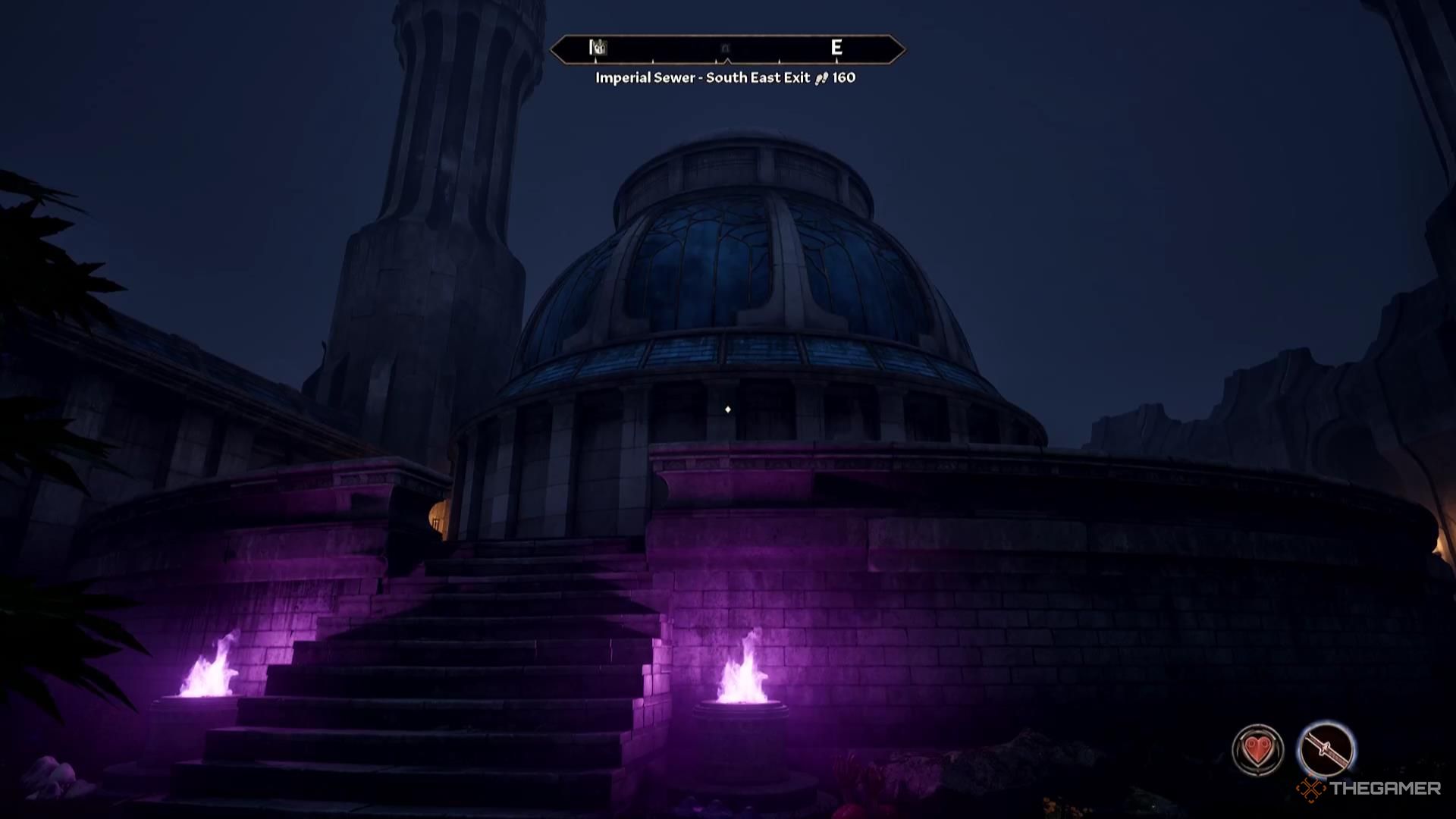Screen dimensions: 1456x819
Task: Select the red heart spell icon
Action: pyautogui.click(x=1258, y=750)
